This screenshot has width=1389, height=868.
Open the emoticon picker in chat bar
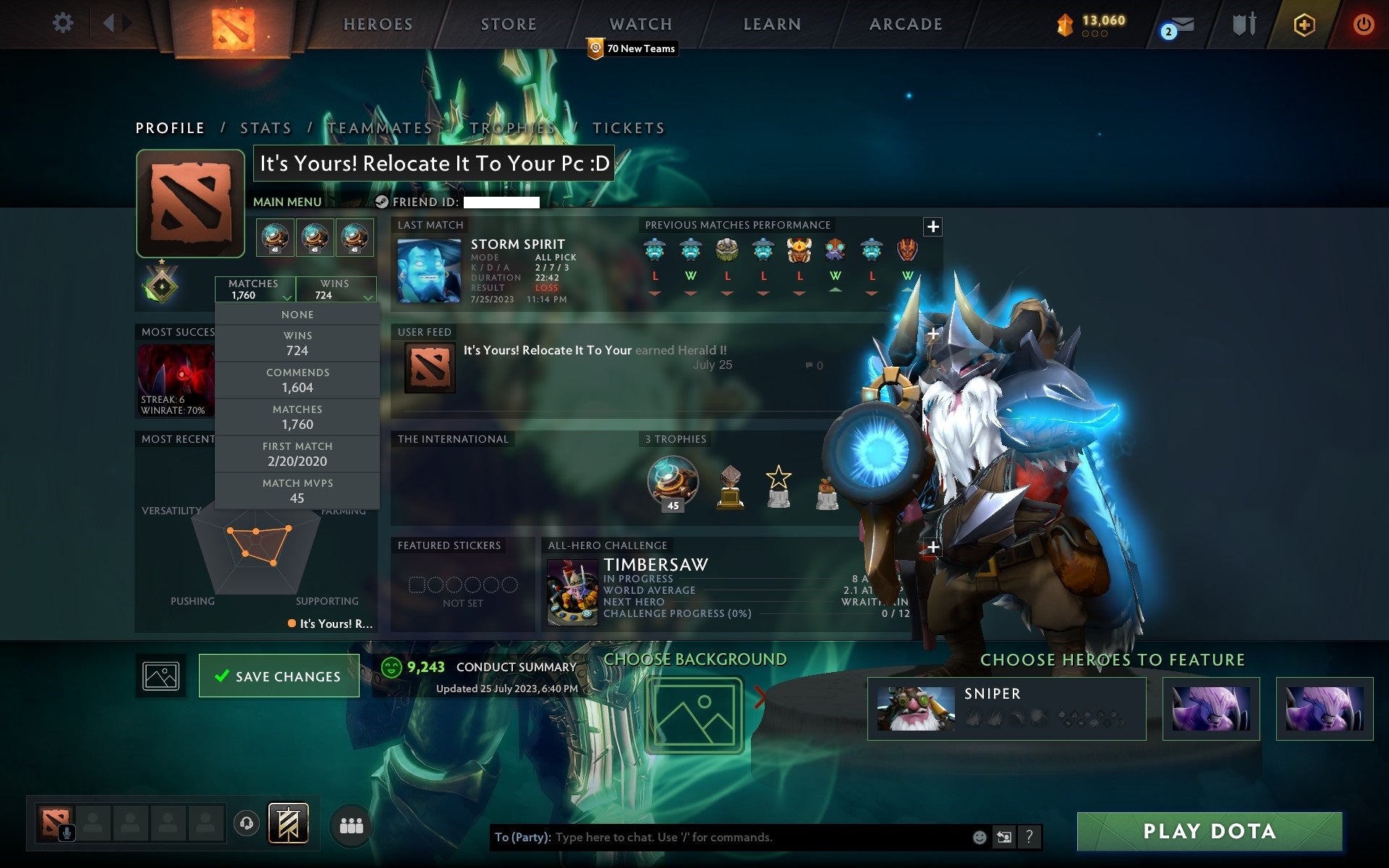point(980,838)
